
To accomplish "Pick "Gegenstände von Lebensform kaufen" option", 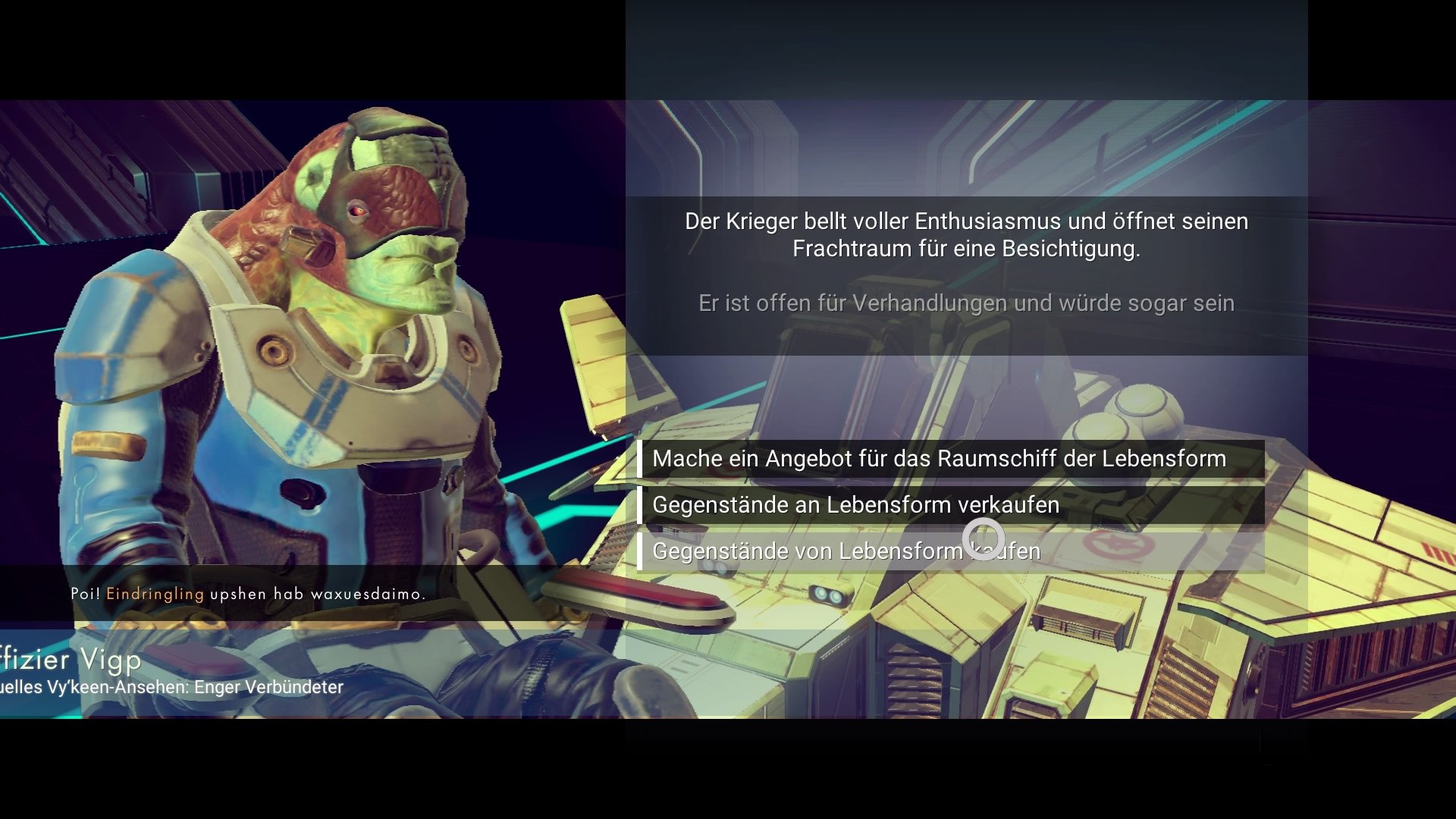I will (x=846, y=551).
